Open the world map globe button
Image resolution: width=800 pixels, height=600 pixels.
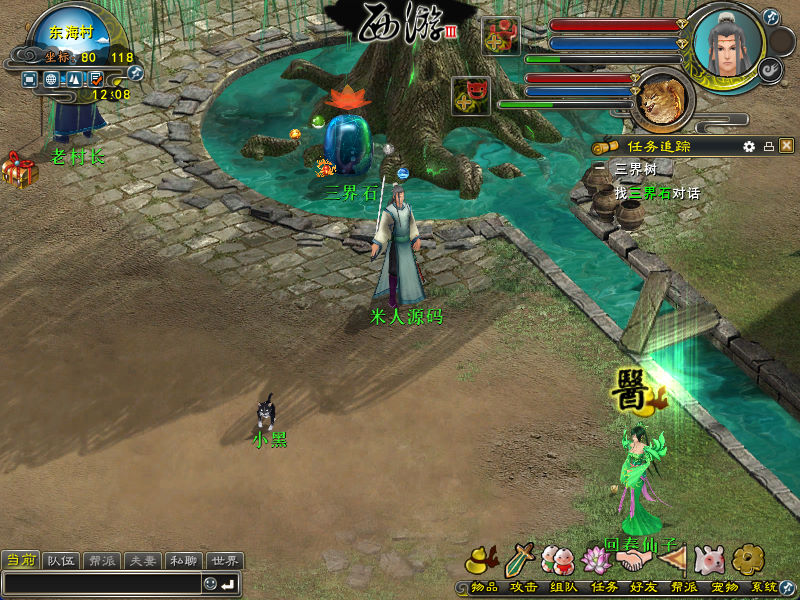(51, 78)
